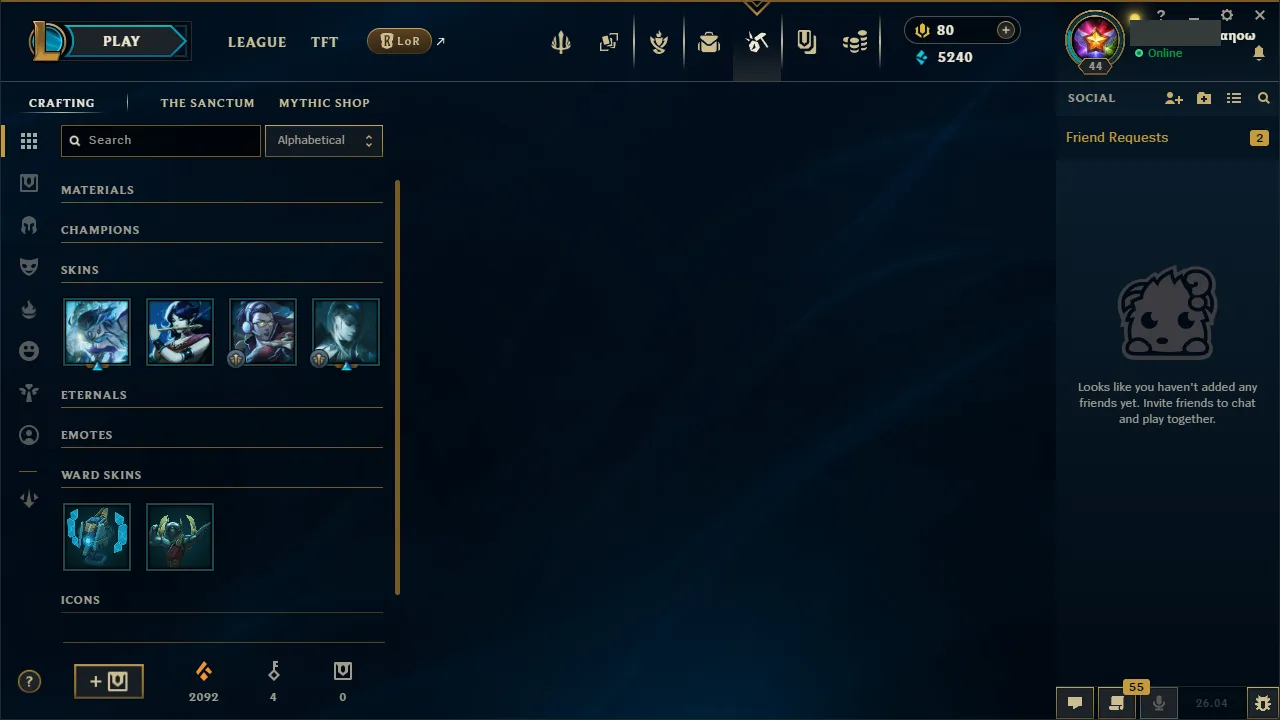Select the champions filter in loot sidebar

coord(29,225)
